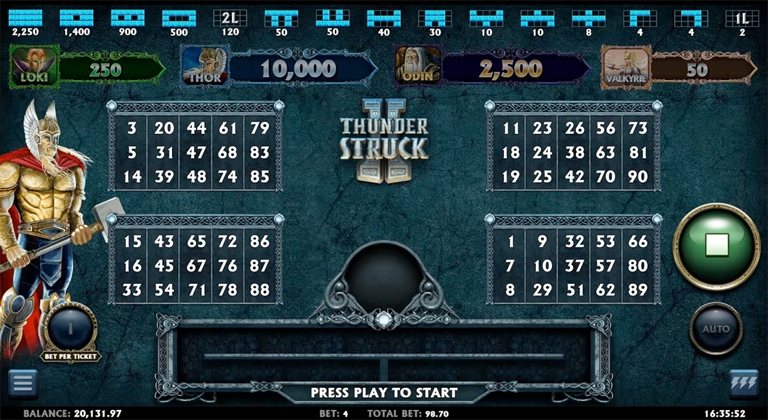Open the Bet Per Ticket selector
Image resolution: width=768 pixels, height=420 pixels.
[x=70, y=325]
